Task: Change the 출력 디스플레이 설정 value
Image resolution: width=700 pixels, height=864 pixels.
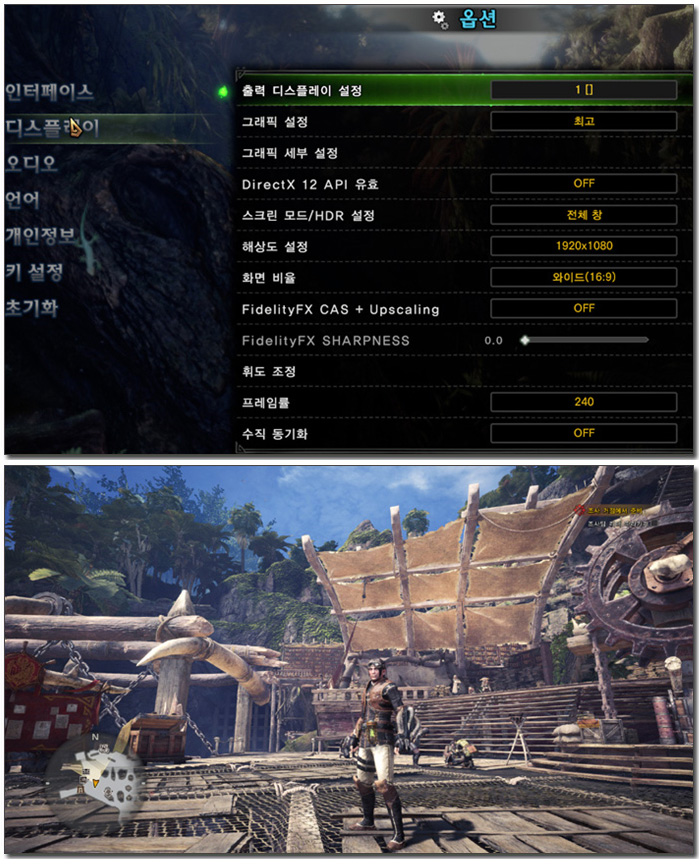Action: click(583, 90)
